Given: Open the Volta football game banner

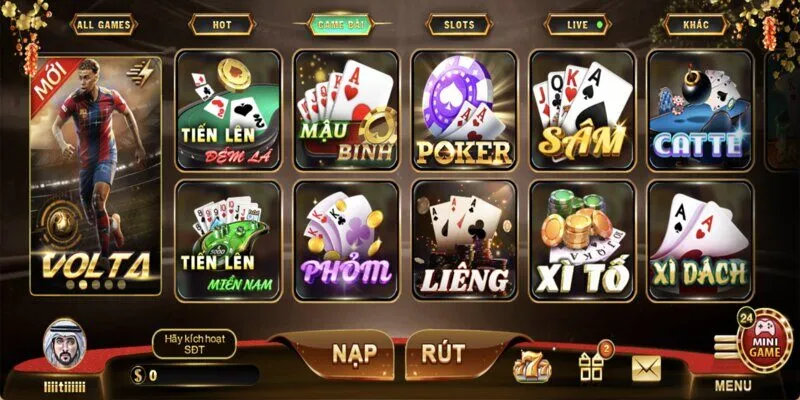Looking at the screenshot, I should pyautogui.click(x=96, y=175).
